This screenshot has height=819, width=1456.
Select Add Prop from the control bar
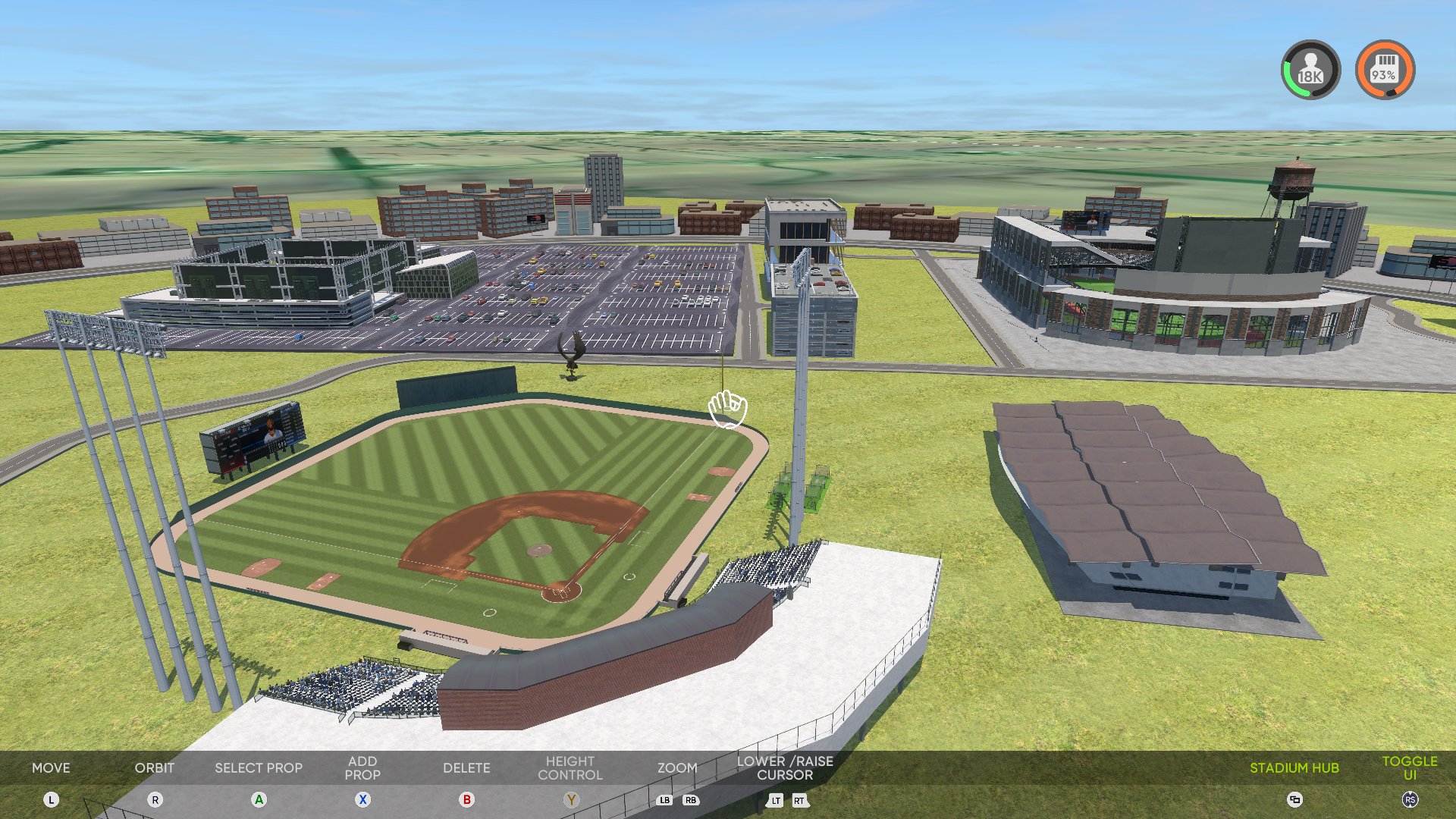(362, 767)
